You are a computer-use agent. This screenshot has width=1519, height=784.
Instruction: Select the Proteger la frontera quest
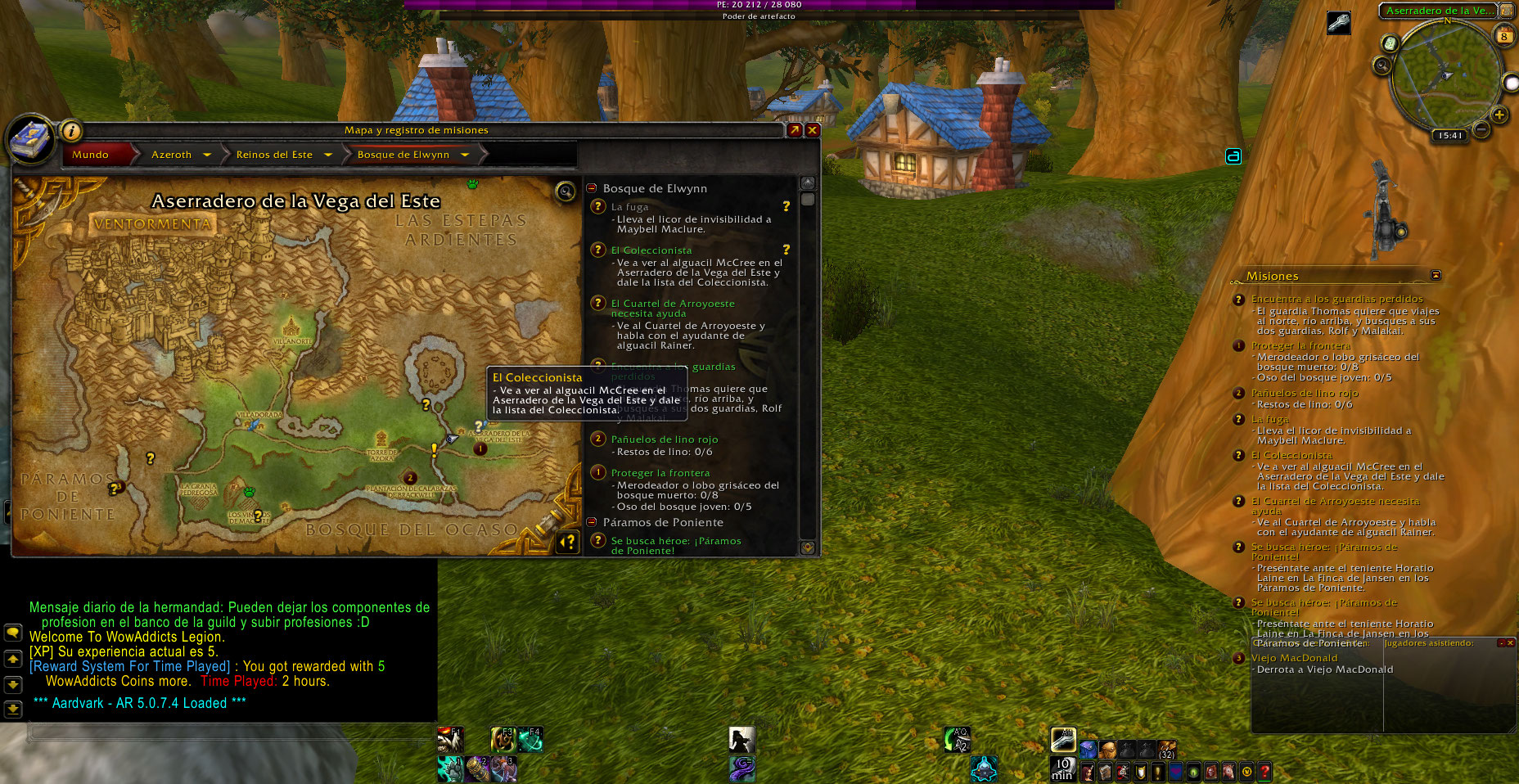660,473
